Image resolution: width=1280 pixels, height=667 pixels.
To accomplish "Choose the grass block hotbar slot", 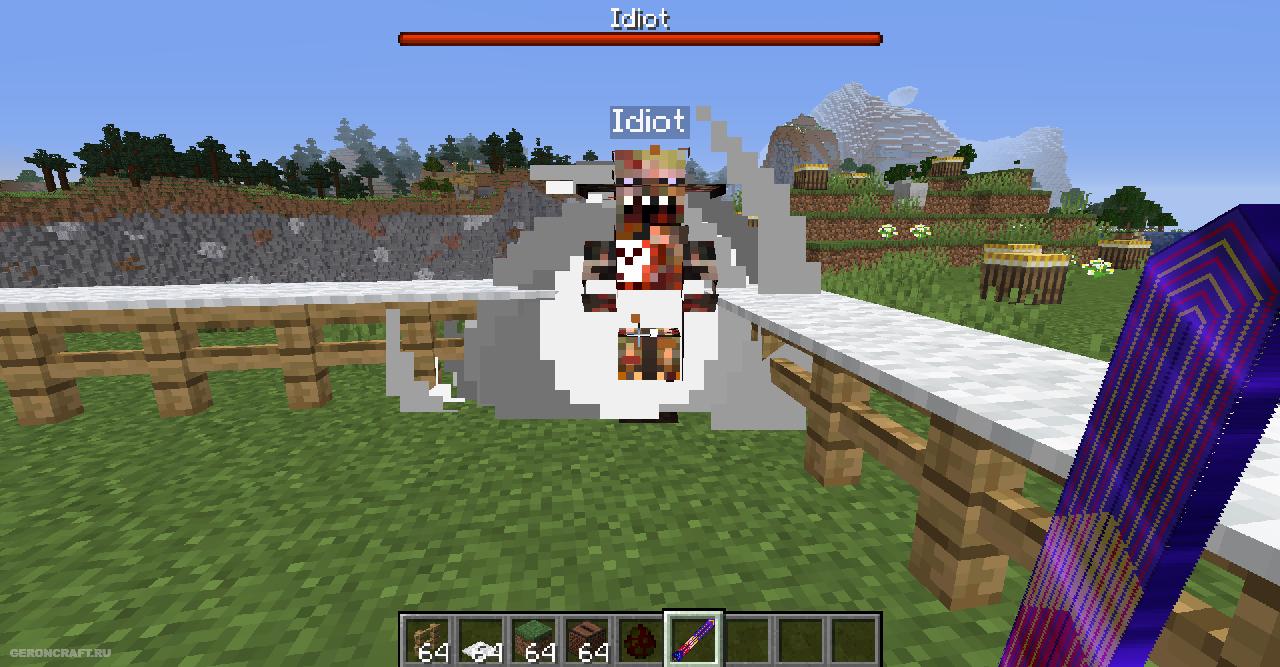I will (533, 639).
